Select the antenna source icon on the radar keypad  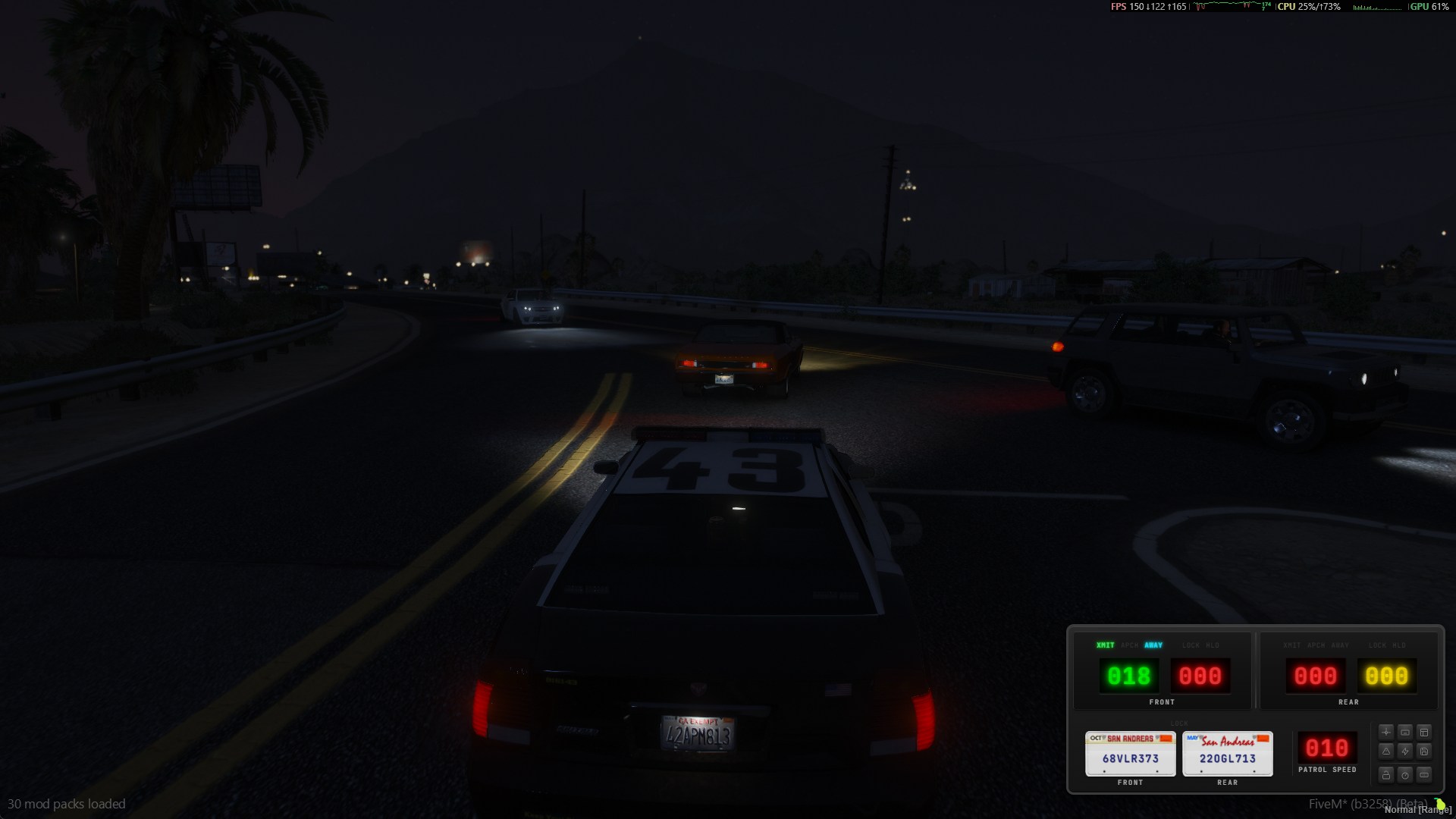pos(1386,732)
